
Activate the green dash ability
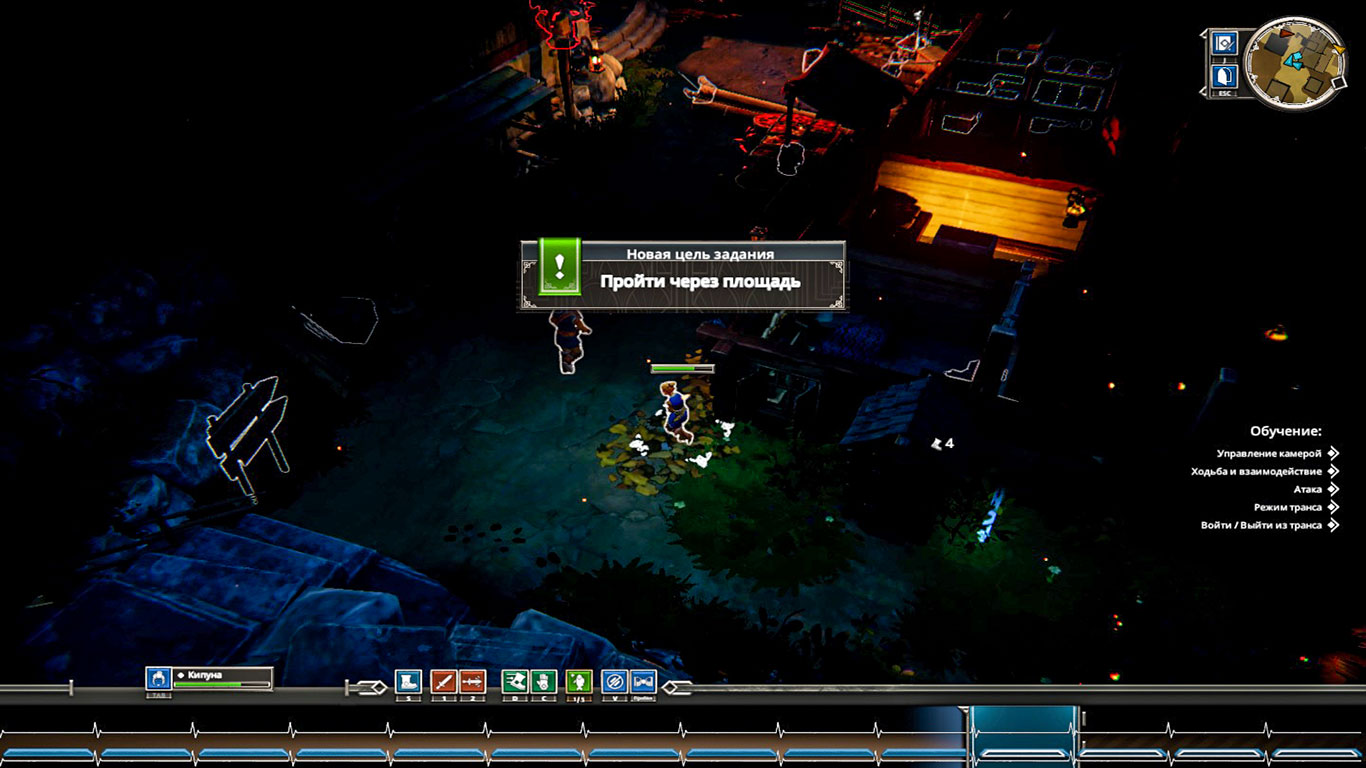click(x=514, y=682)
